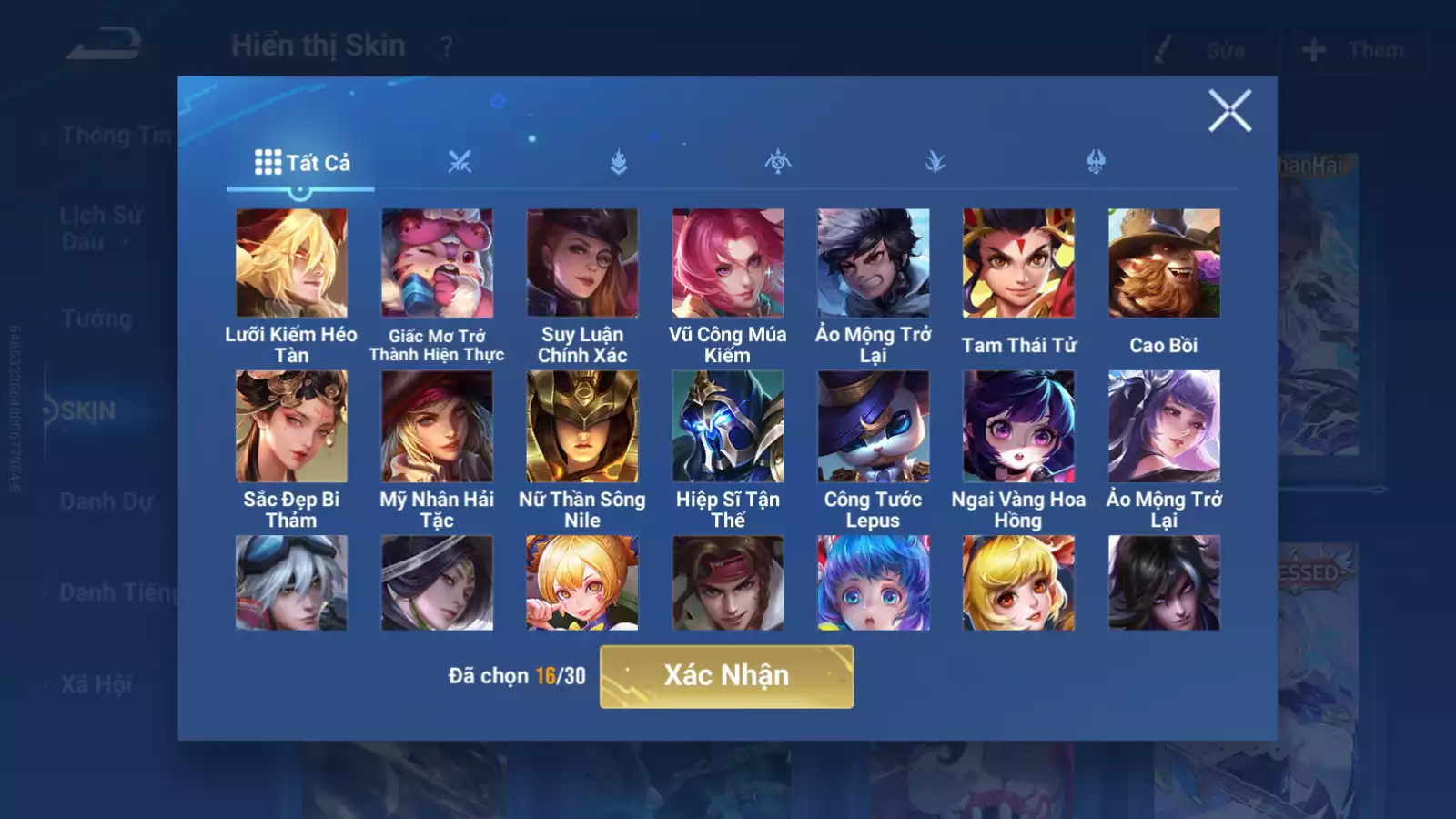Viewport: 1456px width, 819px height.
Task: Confirm selection with Xác Nhận button
Action: pyautogui.click(x=726, y=676)
